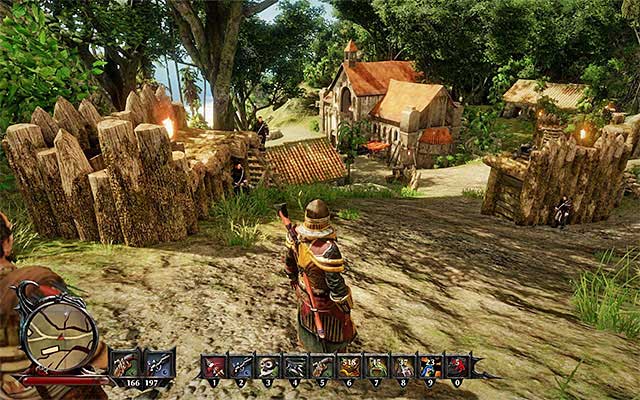The image size is (640, 400).
Task: Choose the weapon in hotbar slot 4
Action: (295, 366)
